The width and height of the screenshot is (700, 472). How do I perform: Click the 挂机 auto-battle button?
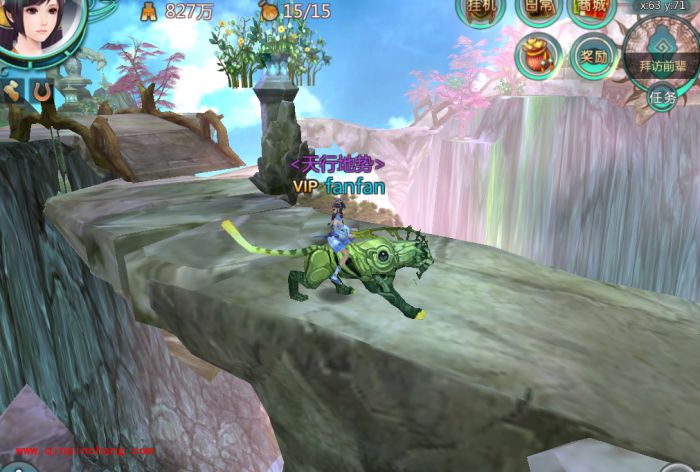pos(479,8)
